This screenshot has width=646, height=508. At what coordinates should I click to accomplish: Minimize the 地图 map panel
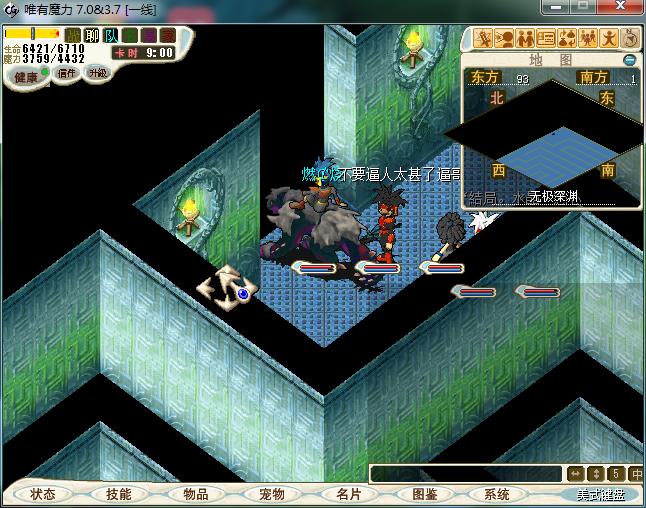click(629, 59)
